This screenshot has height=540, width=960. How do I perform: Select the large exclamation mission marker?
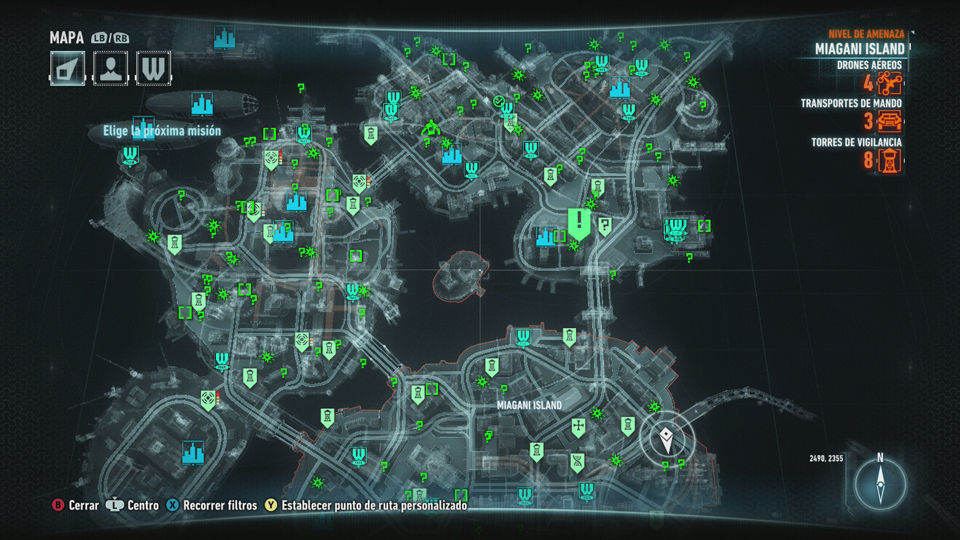click(579, 221)
